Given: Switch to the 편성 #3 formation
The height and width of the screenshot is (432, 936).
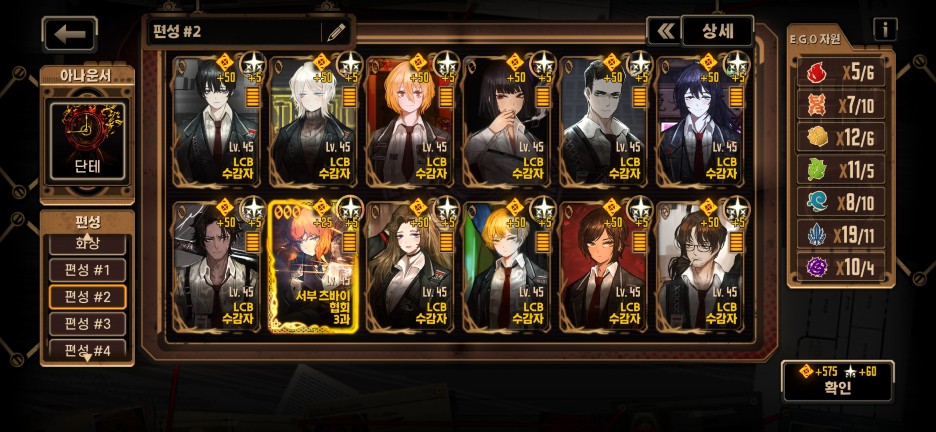Looking at the screenshot, I should click(88, 324).
